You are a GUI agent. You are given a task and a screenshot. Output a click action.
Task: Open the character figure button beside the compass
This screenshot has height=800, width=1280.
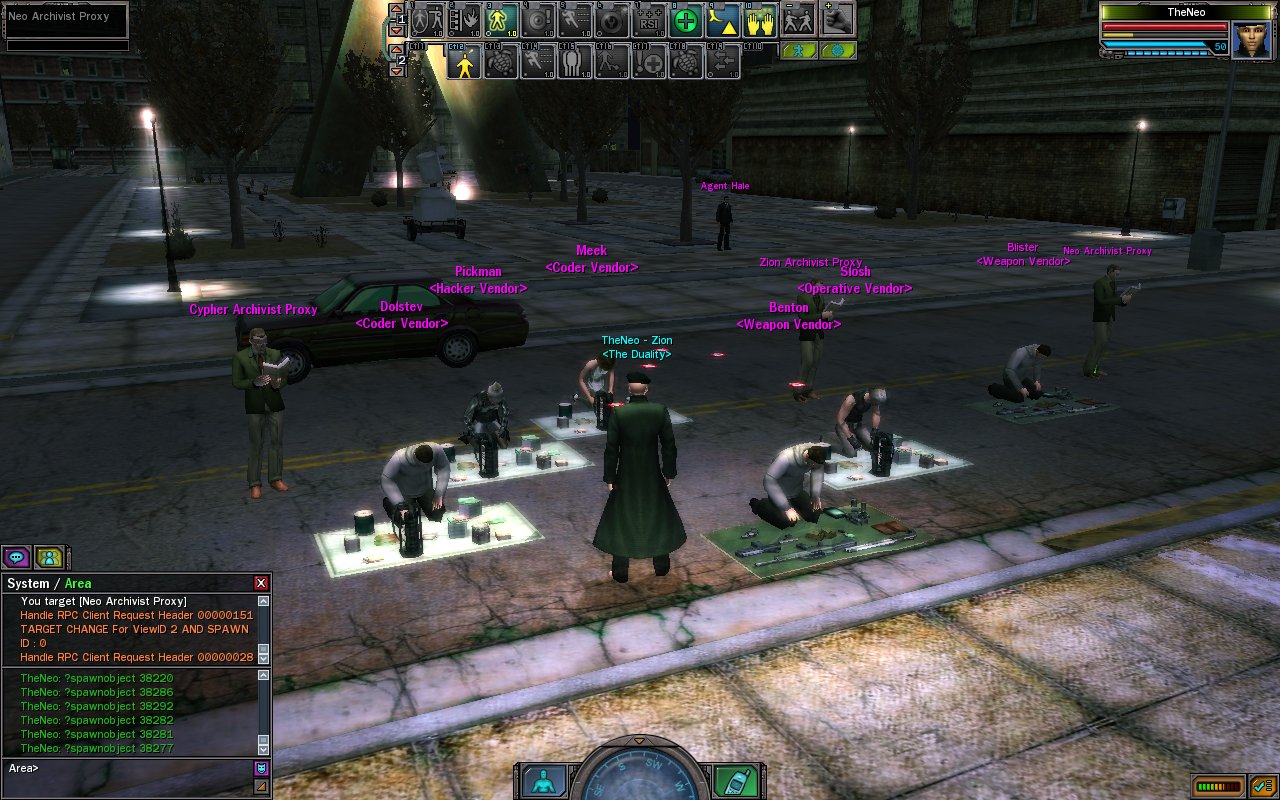[544, 781]
